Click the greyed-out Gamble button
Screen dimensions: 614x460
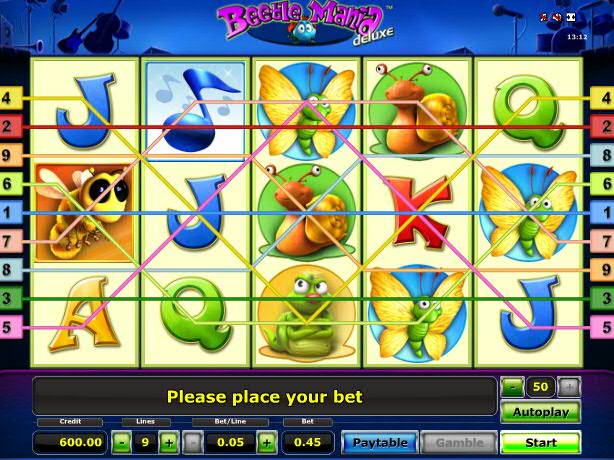(x=459, y=442)
